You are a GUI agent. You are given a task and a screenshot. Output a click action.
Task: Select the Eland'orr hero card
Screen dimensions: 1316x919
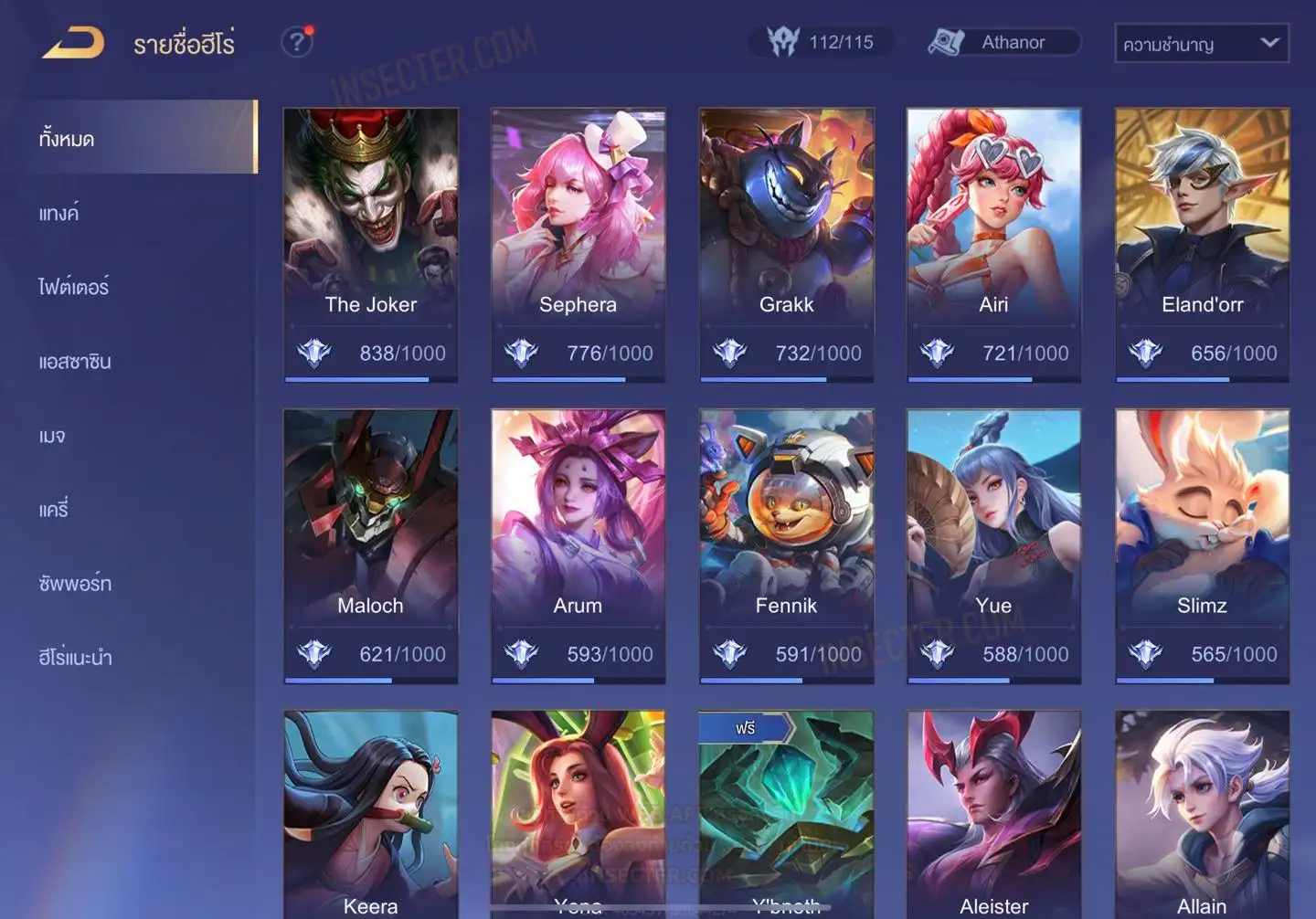1202,244
